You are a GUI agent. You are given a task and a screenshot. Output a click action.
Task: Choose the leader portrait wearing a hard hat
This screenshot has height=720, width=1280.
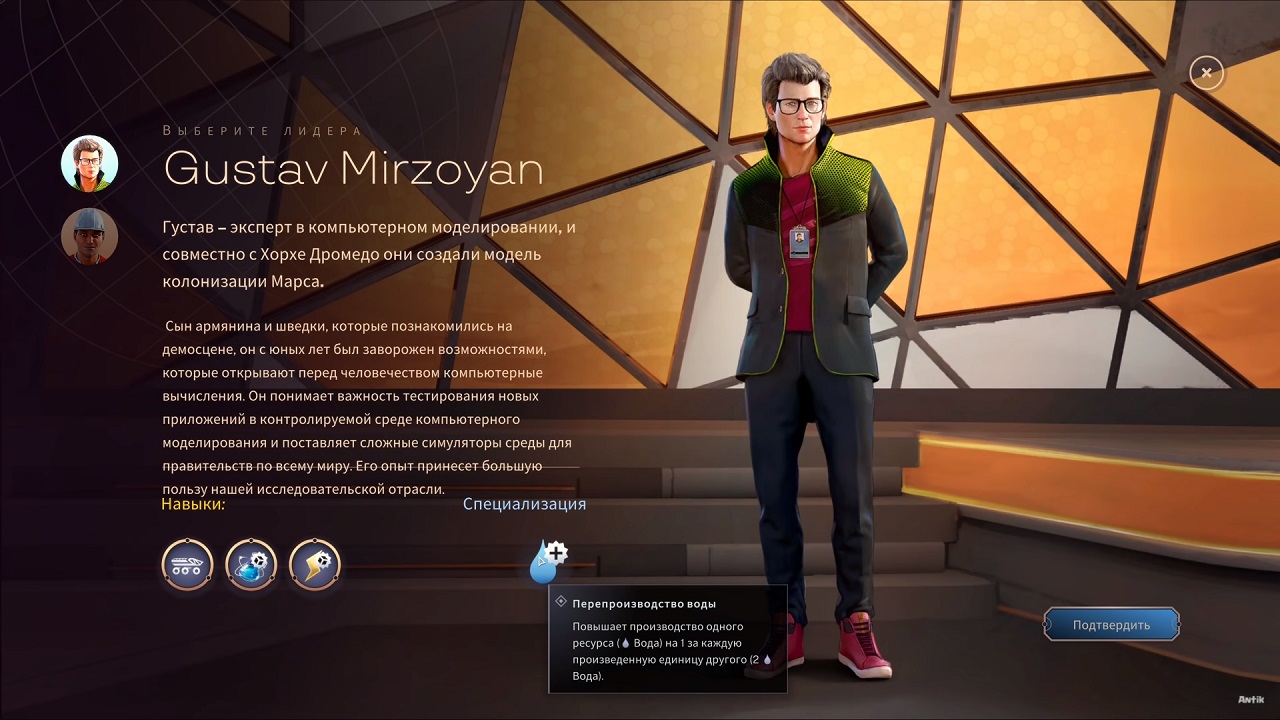[x=90, y=236]
